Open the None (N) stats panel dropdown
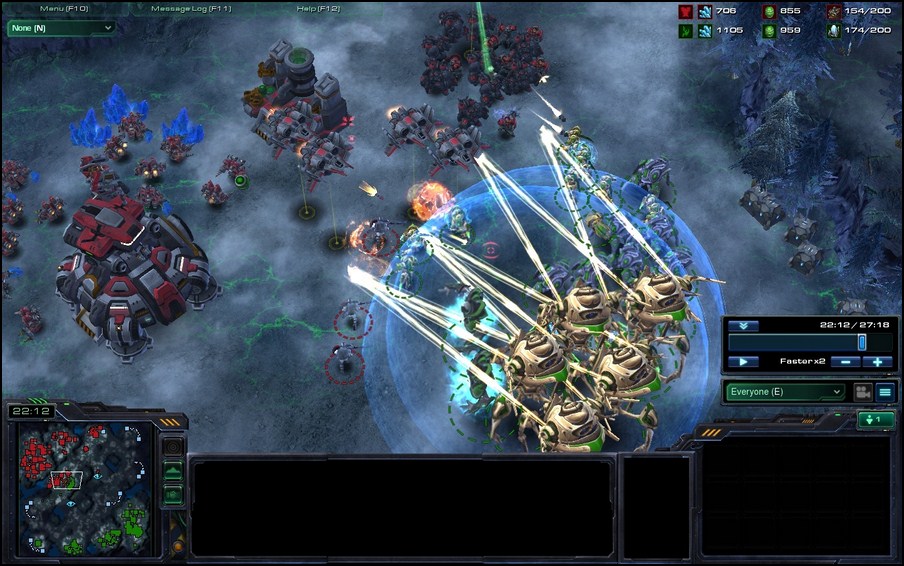The image size is (904, 566). coord(61,28)
